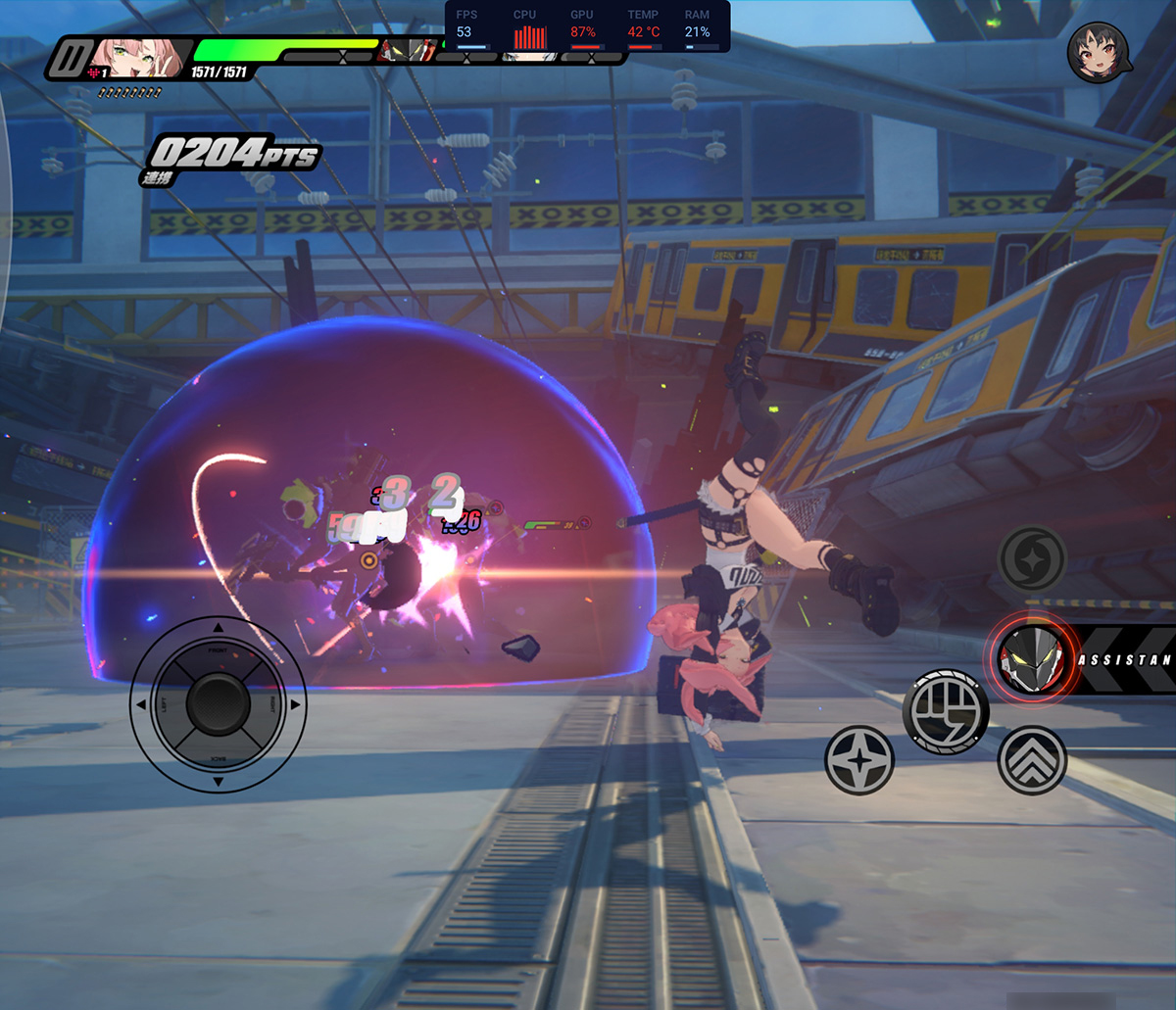Click the pause button beside the portrait

(70, 59)
